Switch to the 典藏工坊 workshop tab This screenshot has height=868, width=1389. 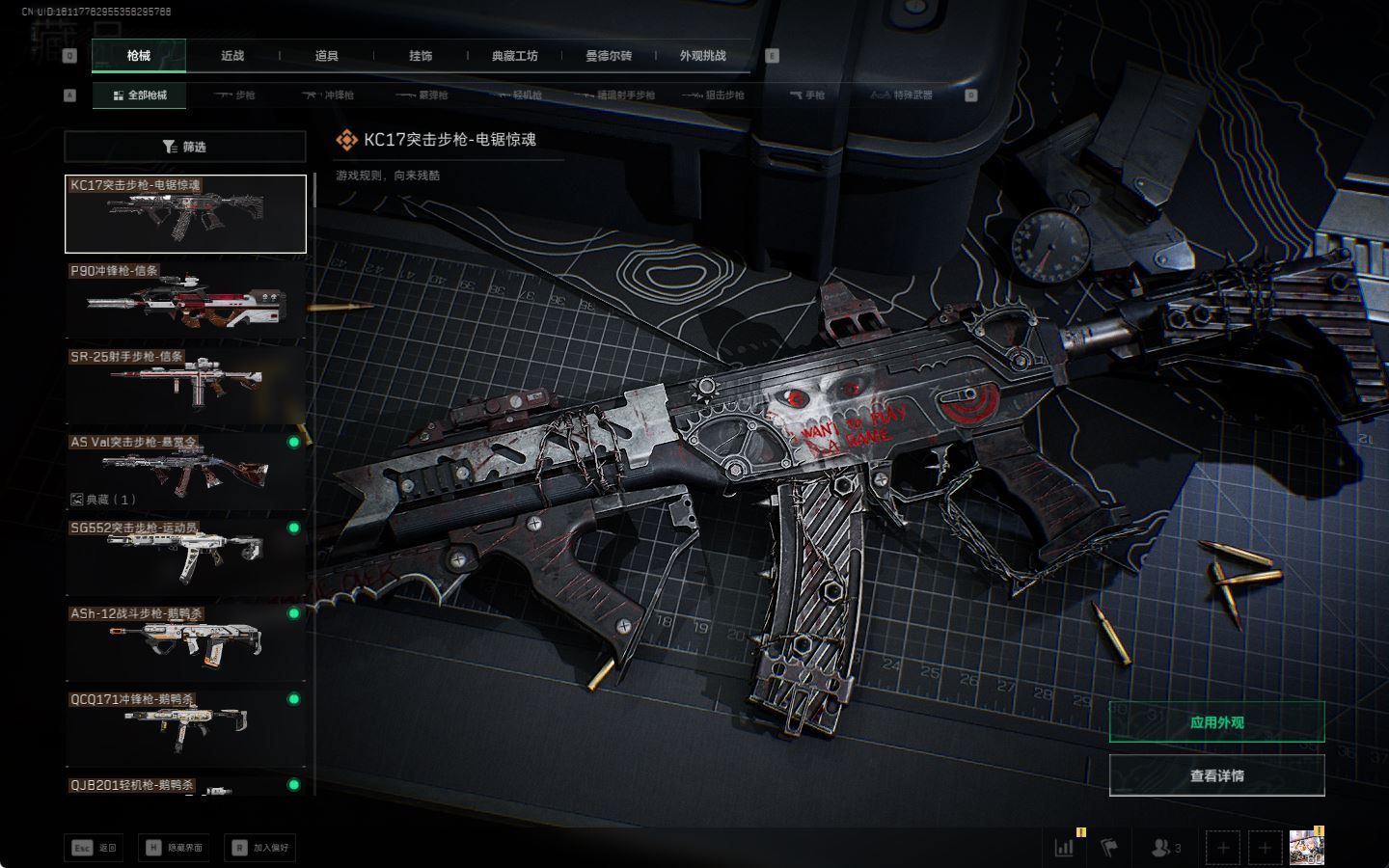[515, 56]
